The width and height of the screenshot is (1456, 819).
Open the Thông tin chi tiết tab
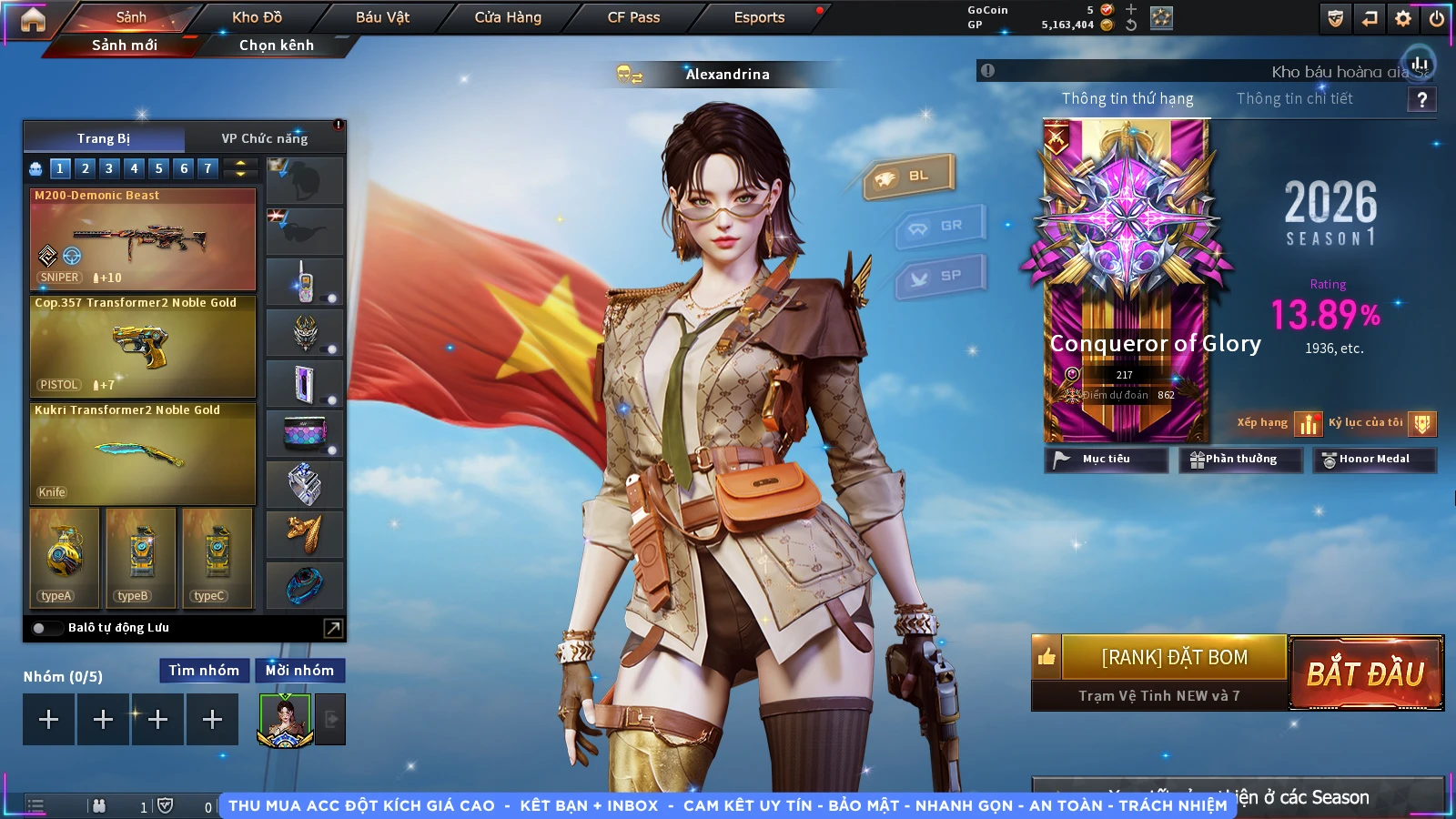[x=1294, y=98]
